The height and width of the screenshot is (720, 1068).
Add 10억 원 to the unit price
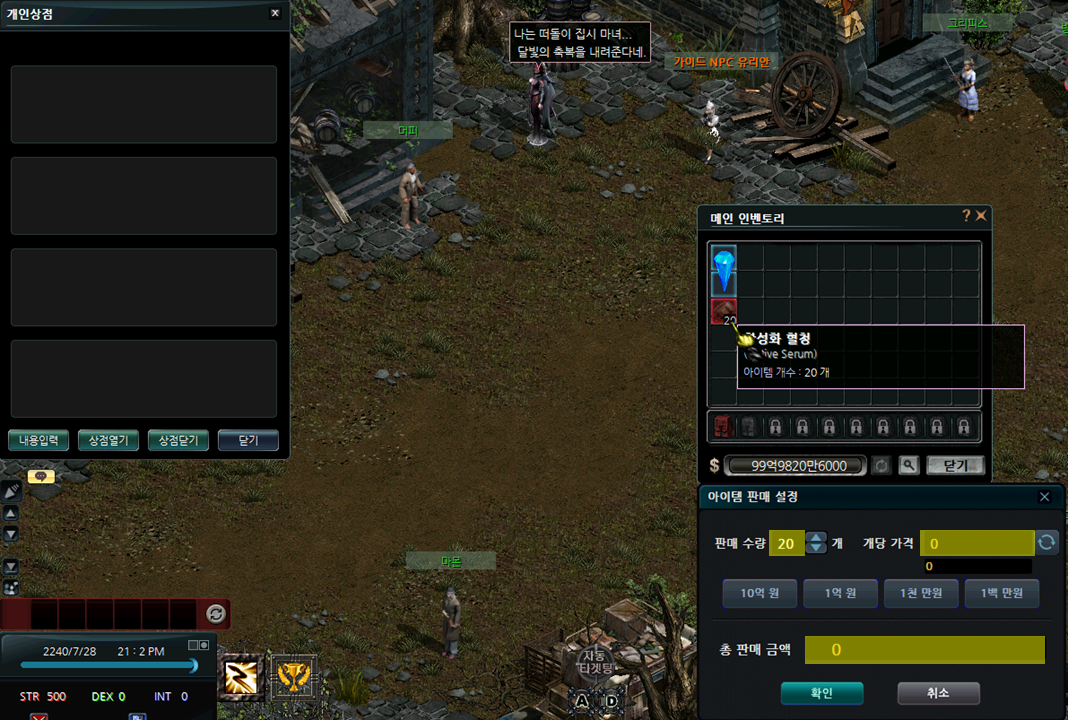(x=759, y=593)
